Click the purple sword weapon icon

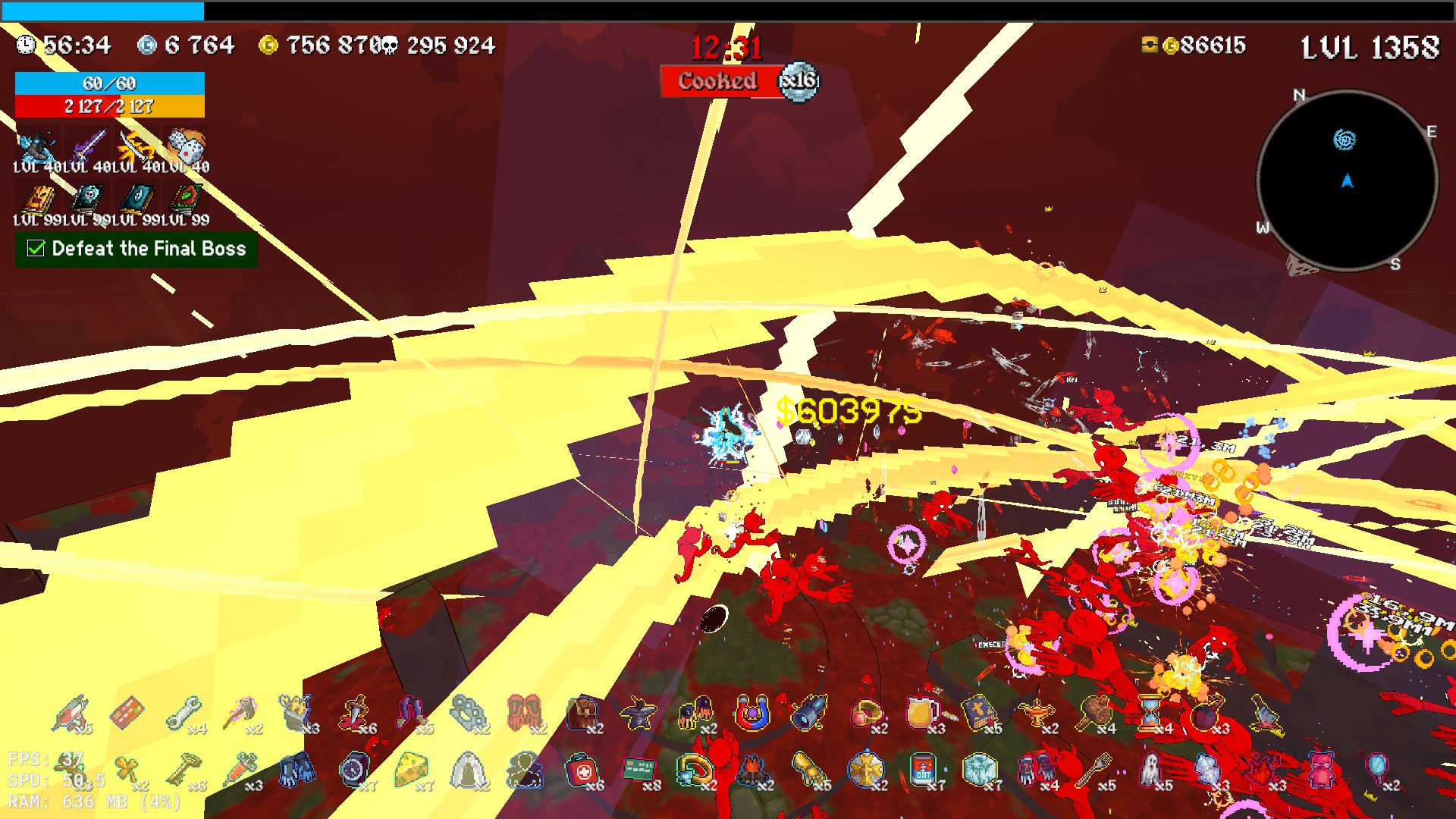pos(88,146)
